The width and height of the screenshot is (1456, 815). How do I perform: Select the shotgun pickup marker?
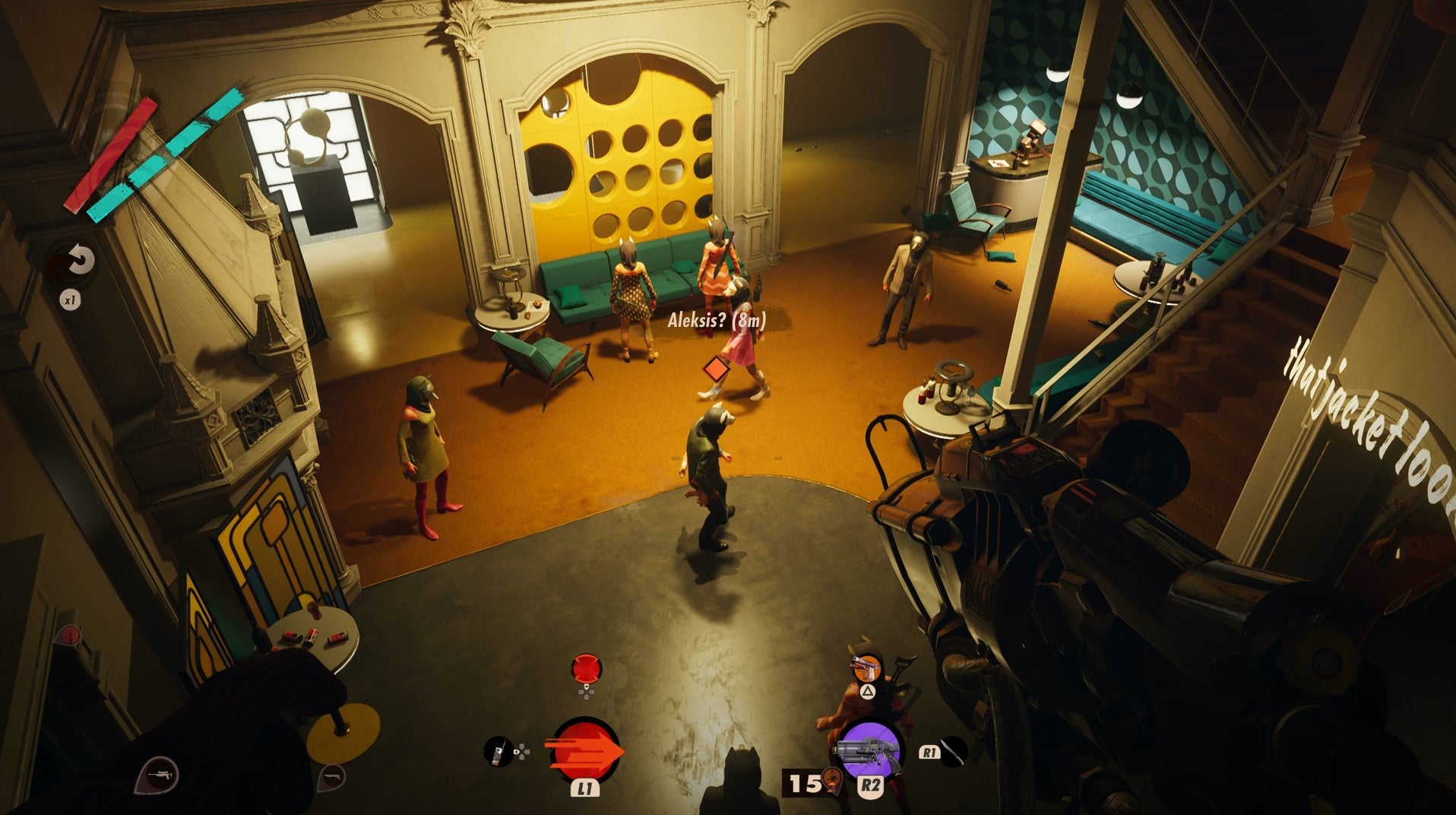pos(331,776)
